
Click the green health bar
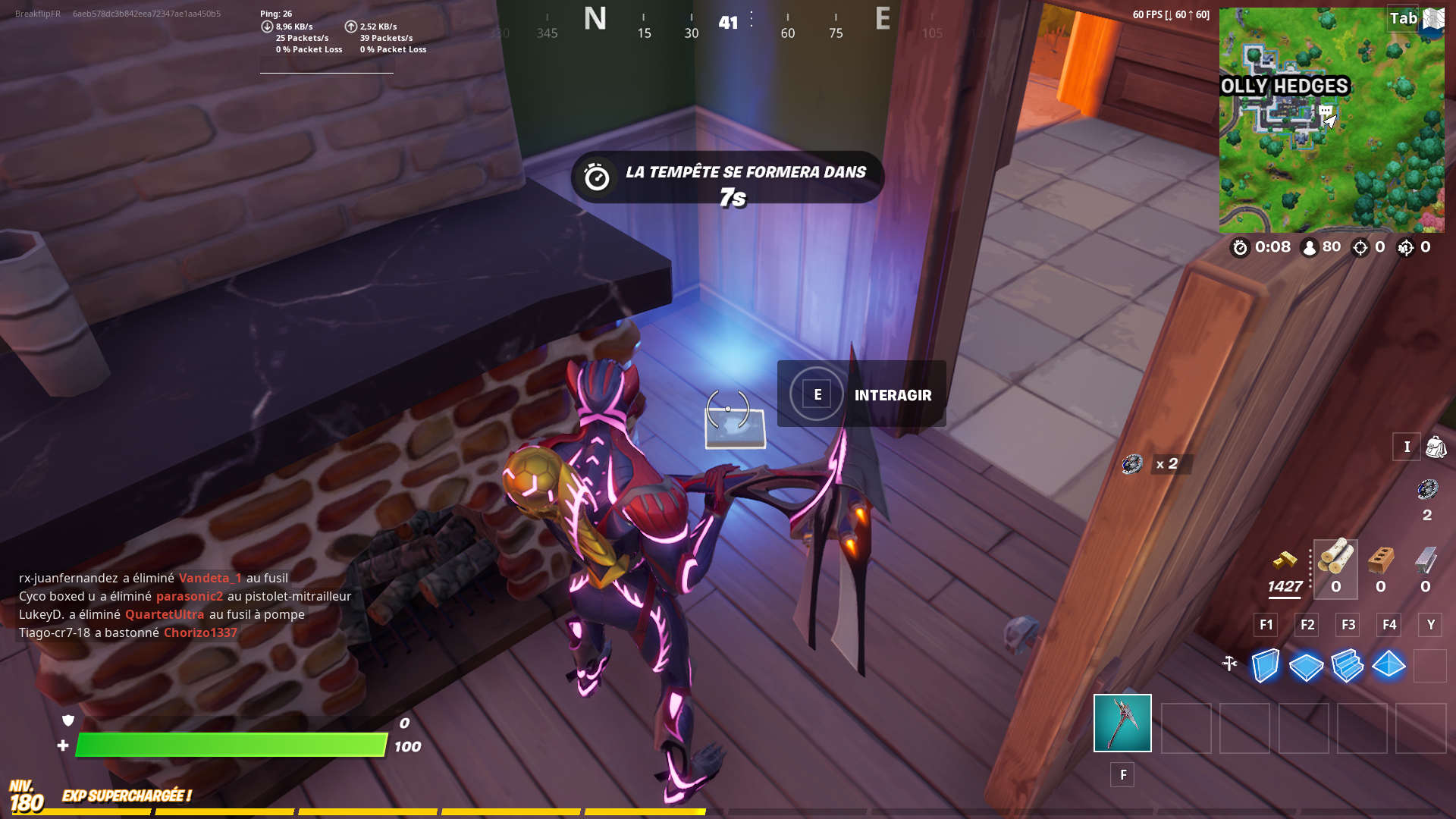click(x=227, y=745)
